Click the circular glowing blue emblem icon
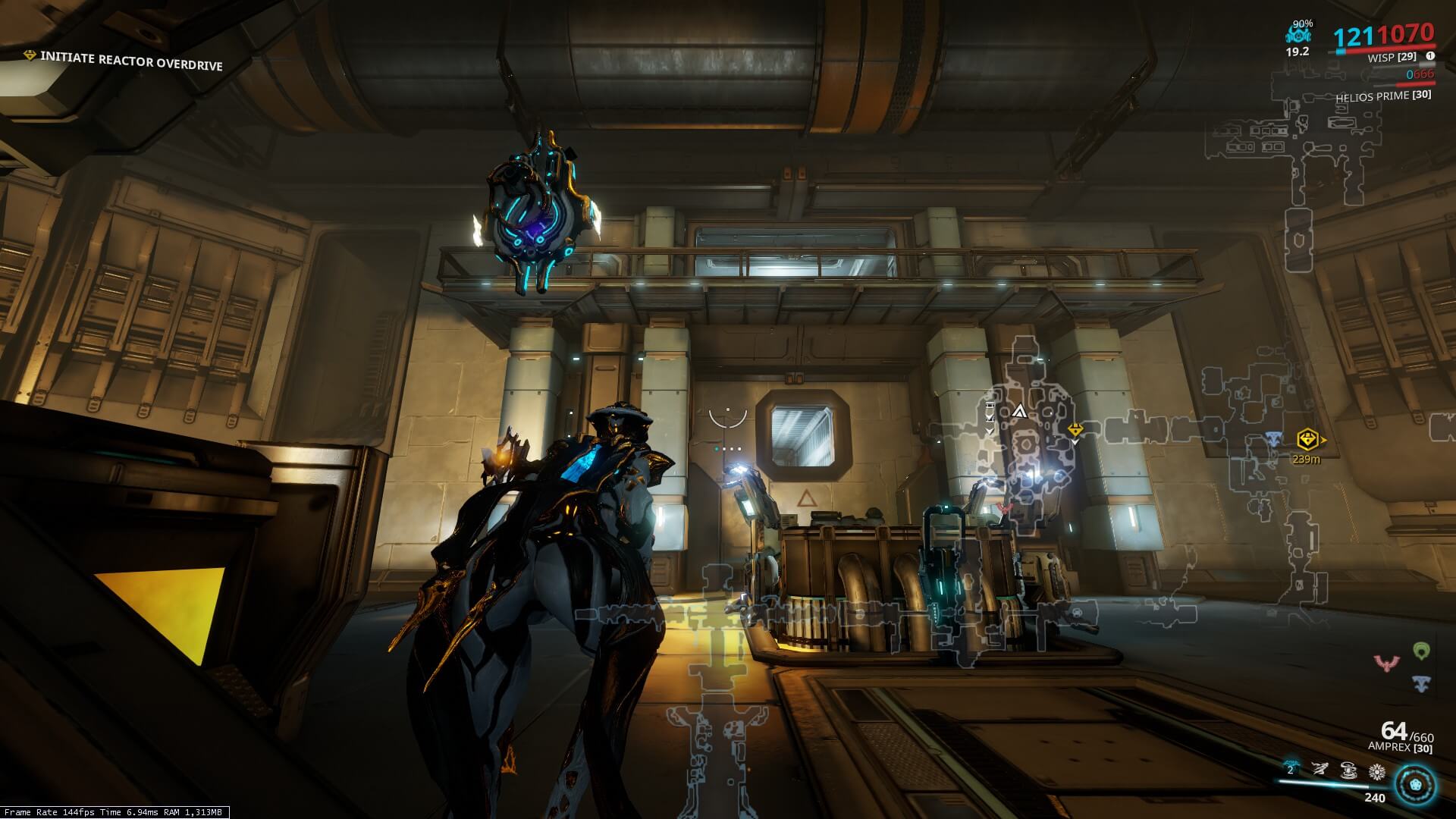The image size is (1456, 819). [1417, 783]
